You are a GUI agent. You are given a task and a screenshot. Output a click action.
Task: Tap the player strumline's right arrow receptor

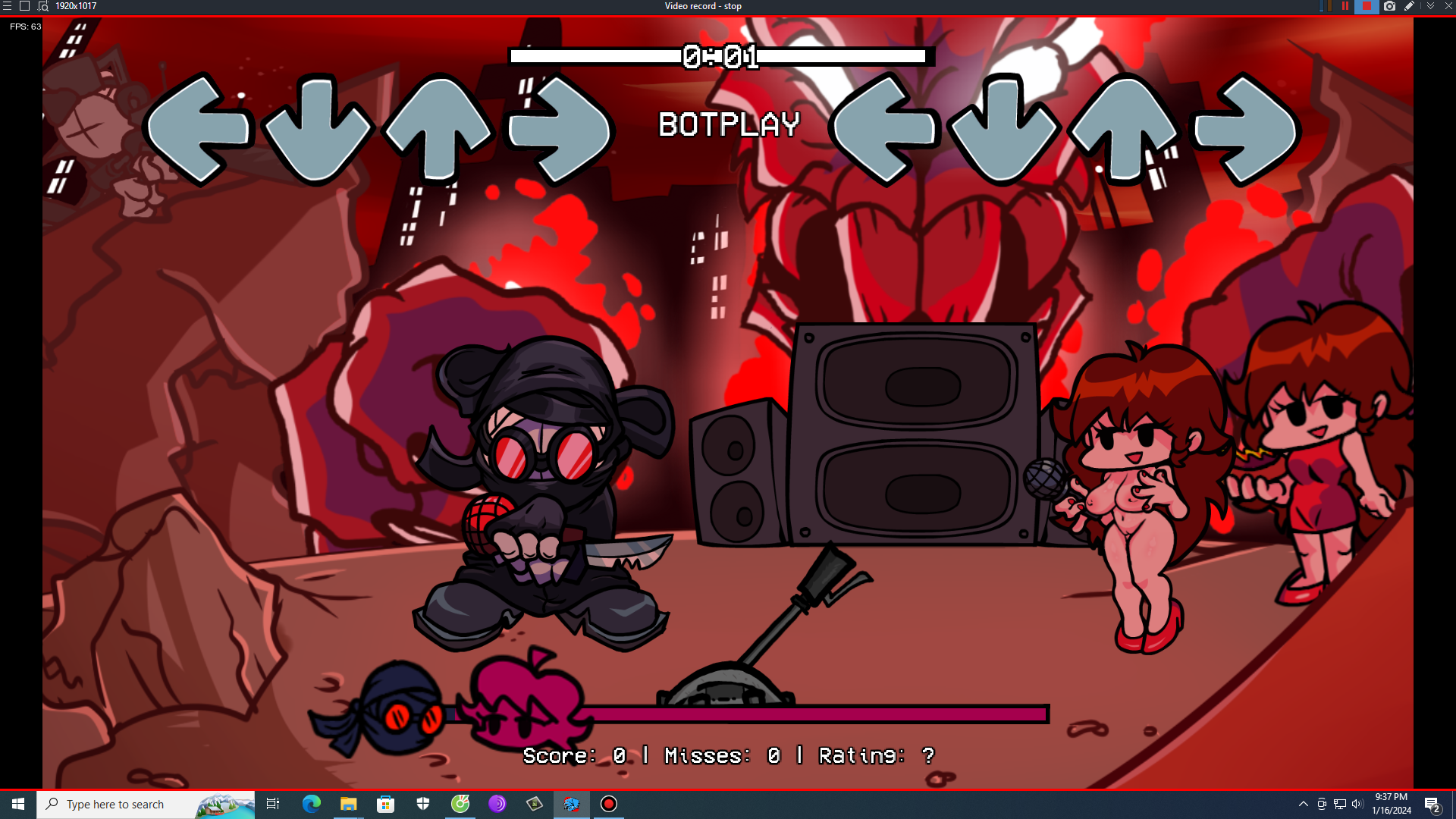(1245, 129)
